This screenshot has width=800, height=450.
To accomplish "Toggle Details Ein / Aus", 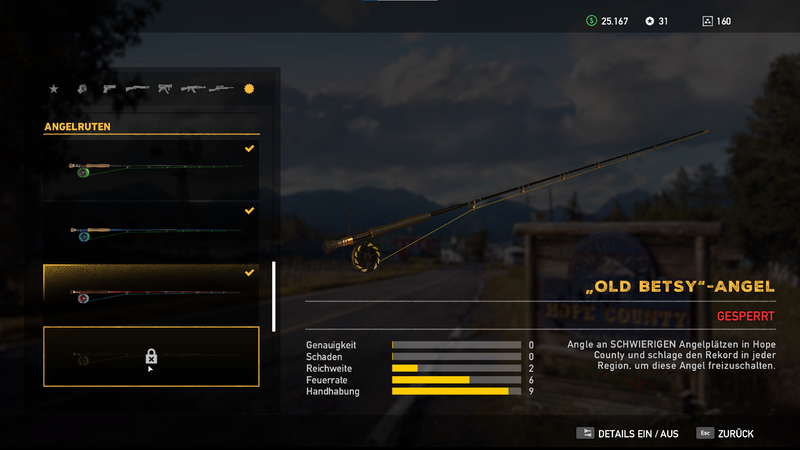I will point(628,433).
